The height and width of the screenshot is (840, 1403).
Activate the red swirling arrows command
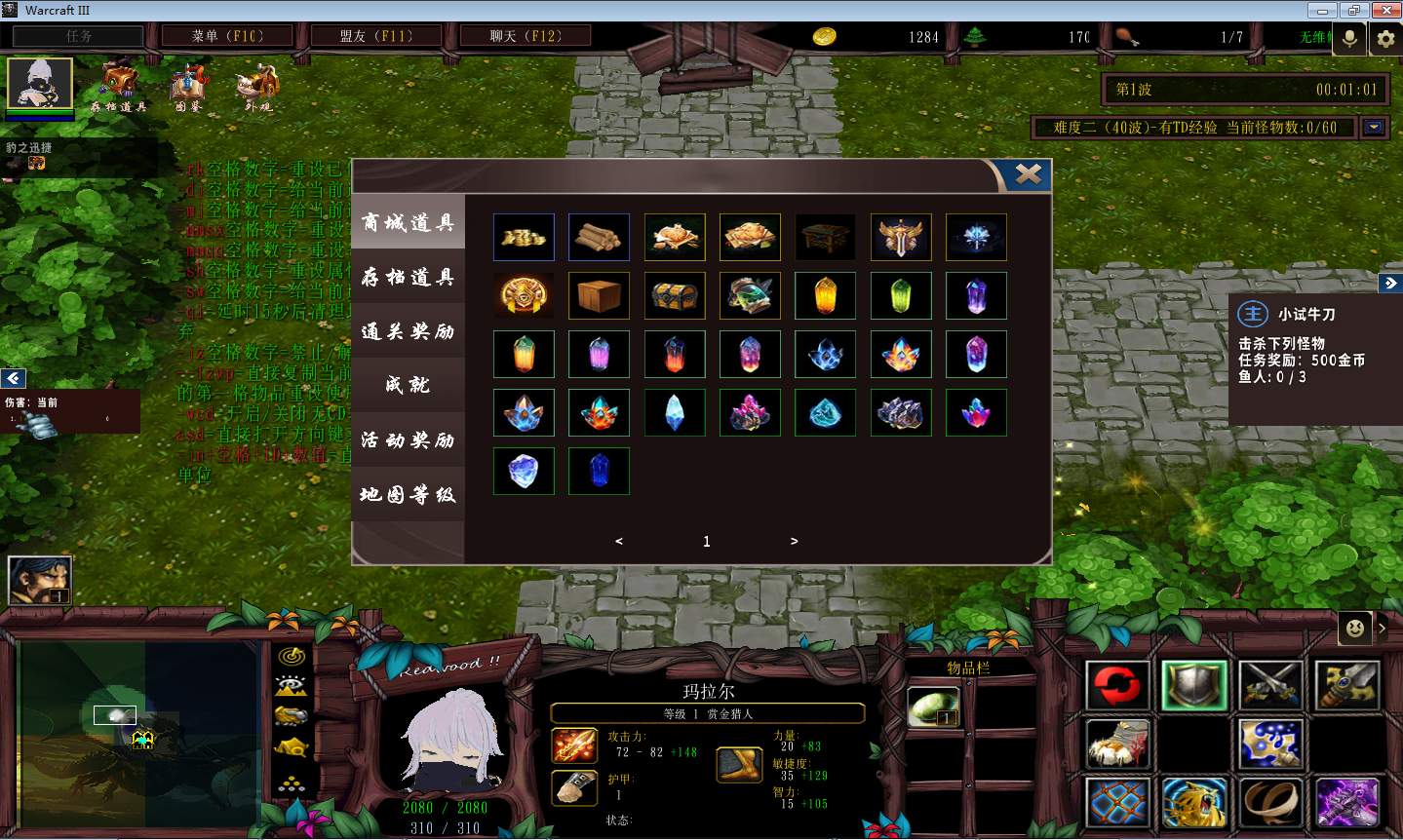1117,686
